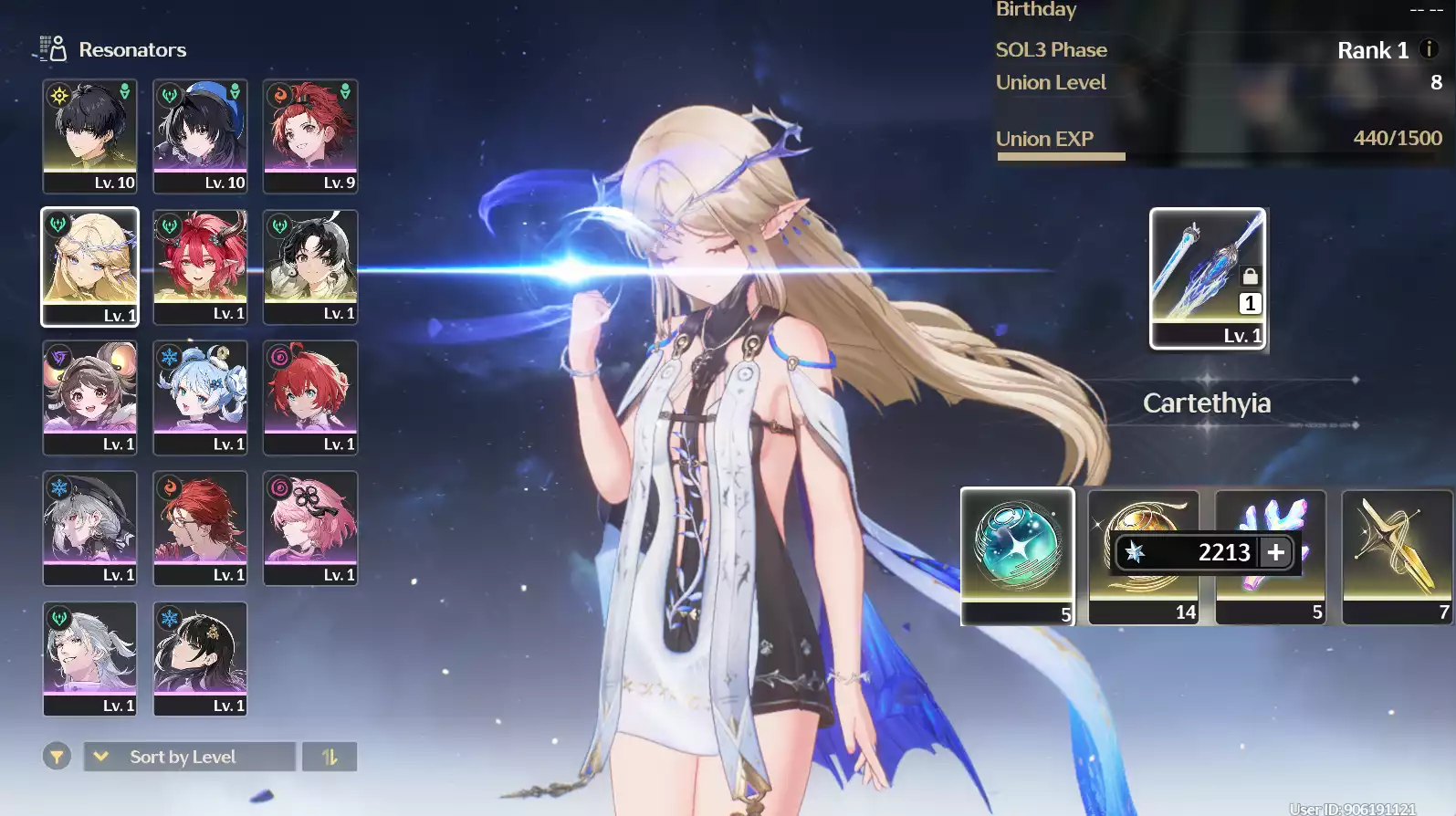
Task: Click the plus button beside 2213 currency
Action: (x=1276, y=552)
